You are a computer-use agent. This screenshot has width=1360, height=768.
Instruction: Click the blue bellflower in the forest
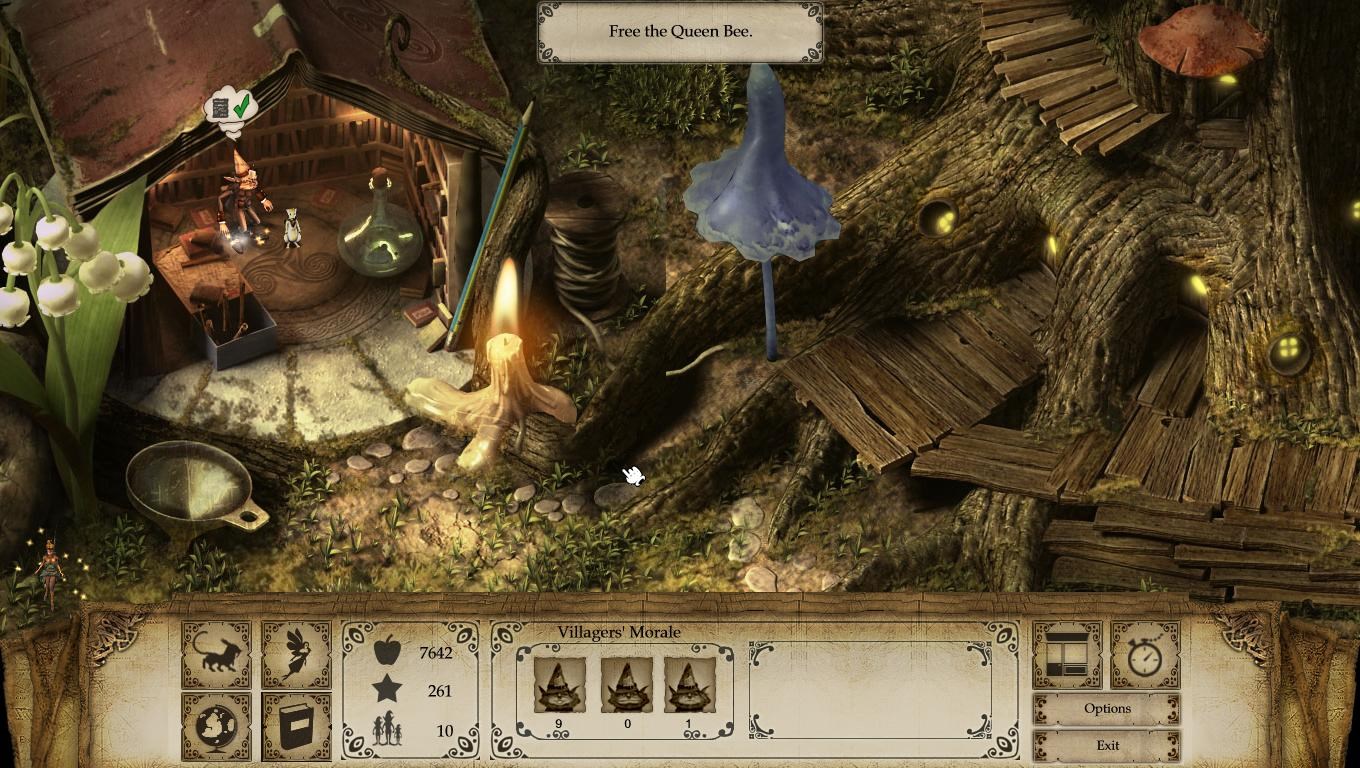point(763,170)
